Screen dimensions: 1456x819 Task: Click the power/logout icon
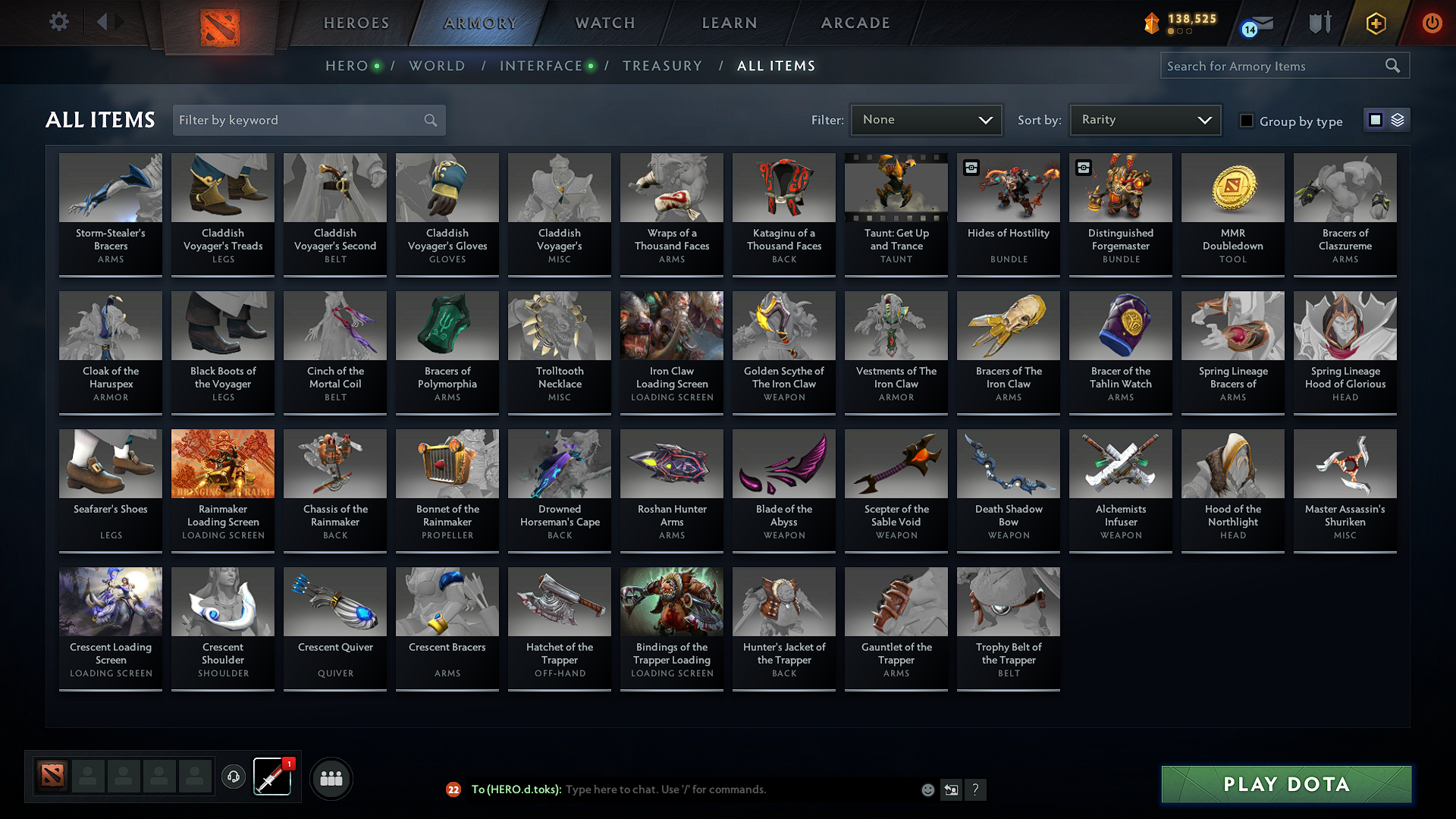(1432, 23)
